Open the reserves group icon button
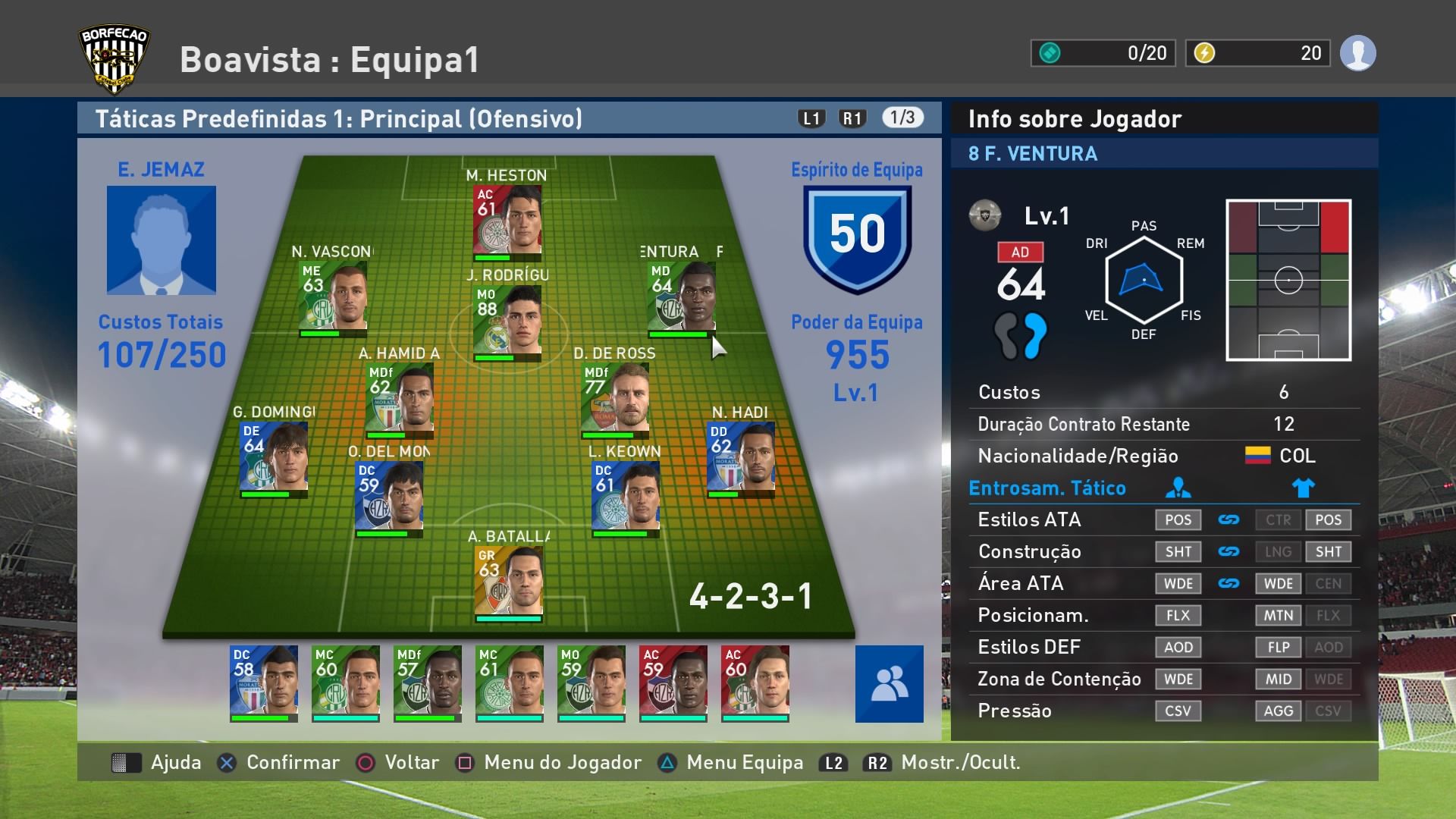 click(889, 683)
